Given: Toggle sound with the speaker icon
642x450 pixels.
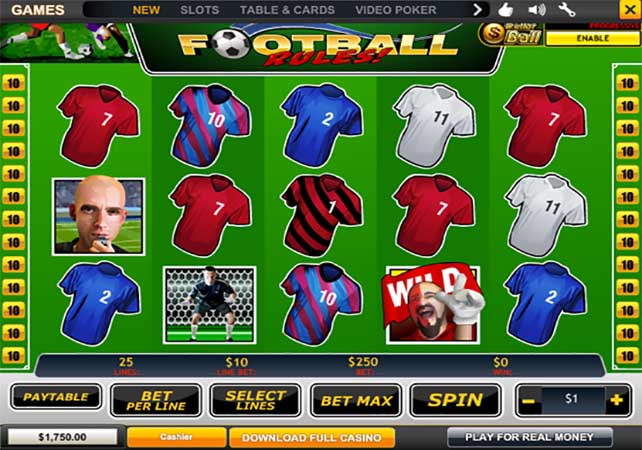Looking at the screenshot, I should pos(537,10).
